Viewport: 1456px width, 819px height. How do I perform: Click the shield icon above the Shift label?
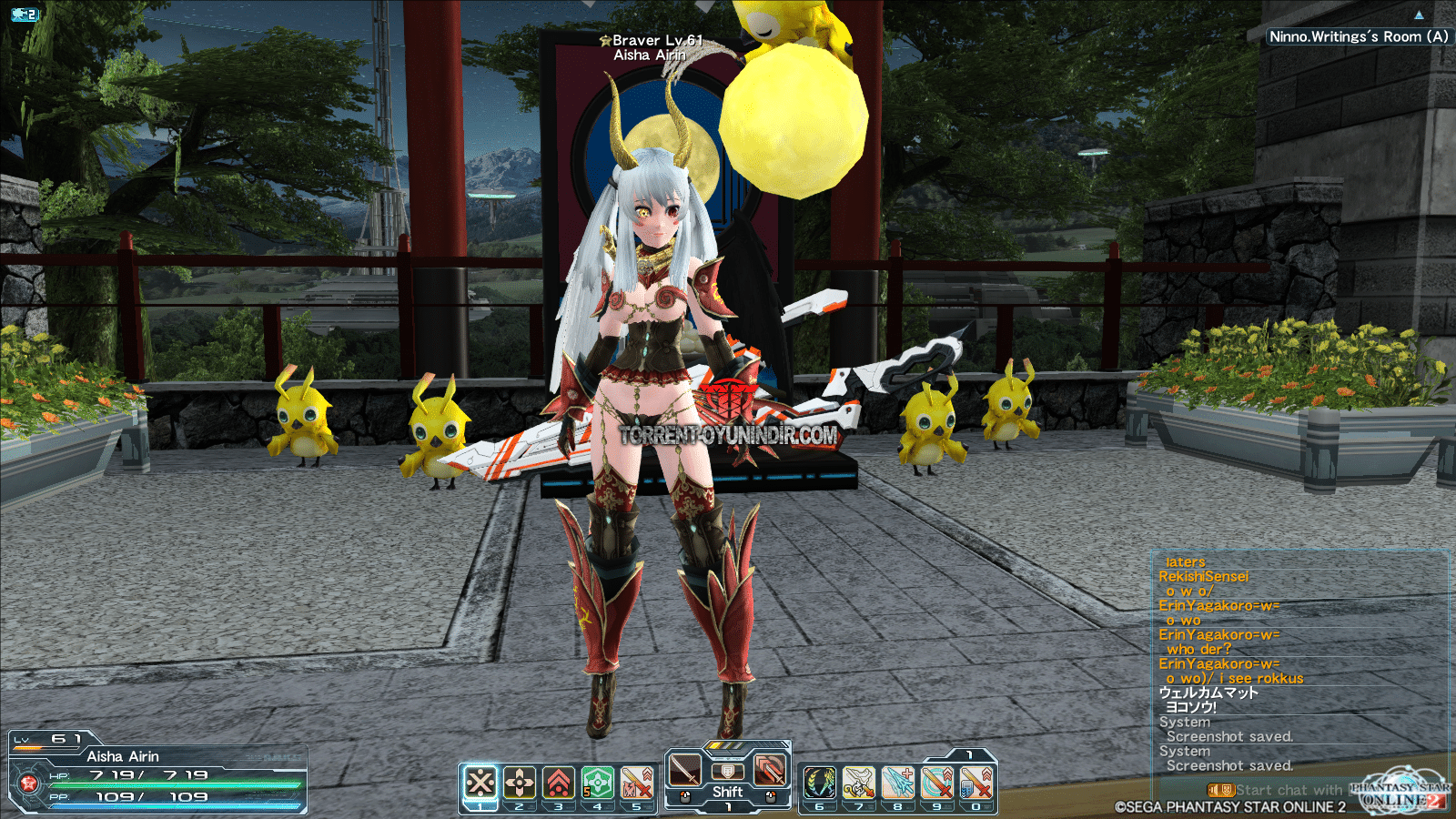(x=727, y=772)
